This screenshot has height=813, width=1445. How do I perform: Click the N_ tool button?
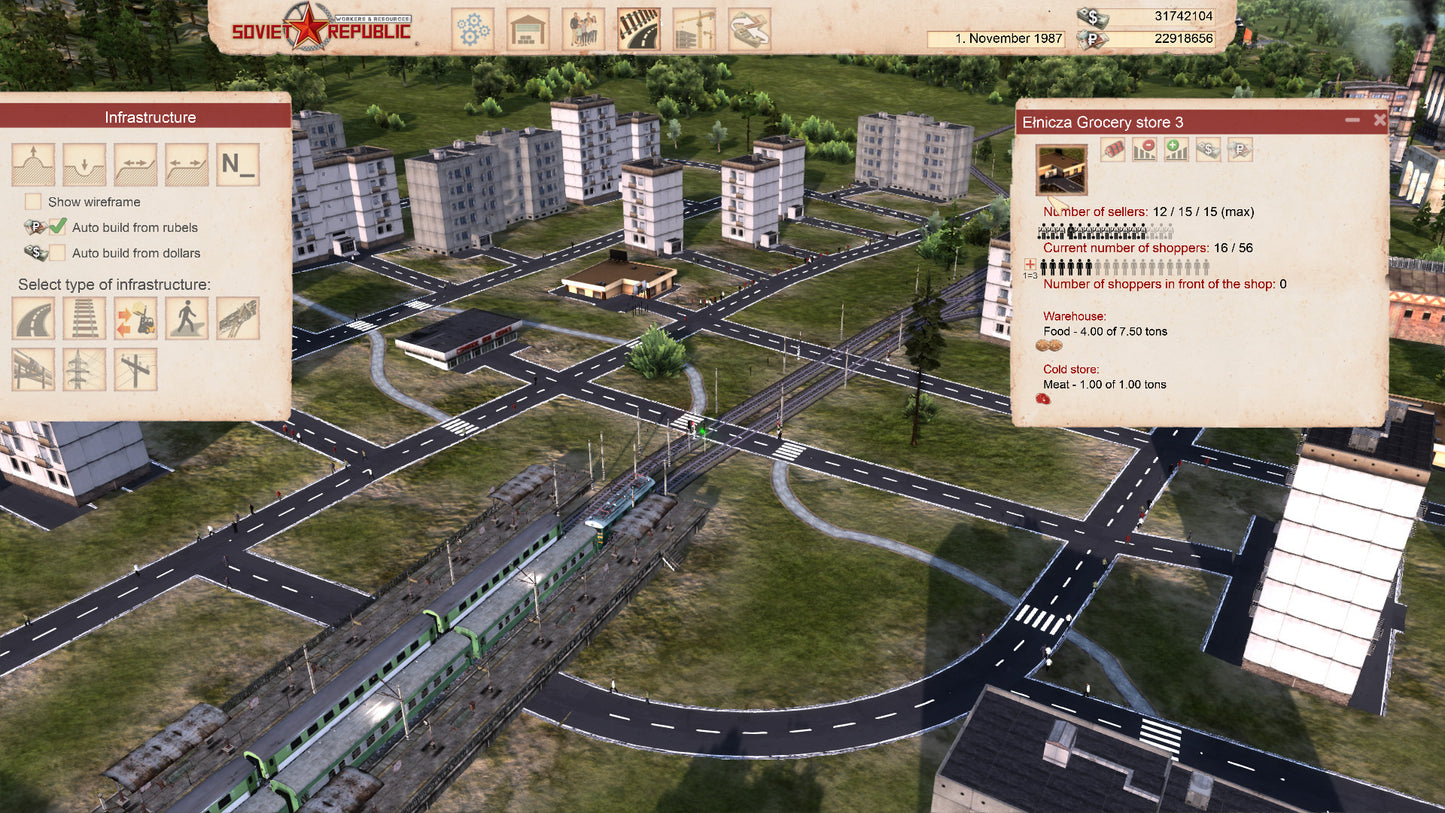pyautogui.click(x=237, y=165)
